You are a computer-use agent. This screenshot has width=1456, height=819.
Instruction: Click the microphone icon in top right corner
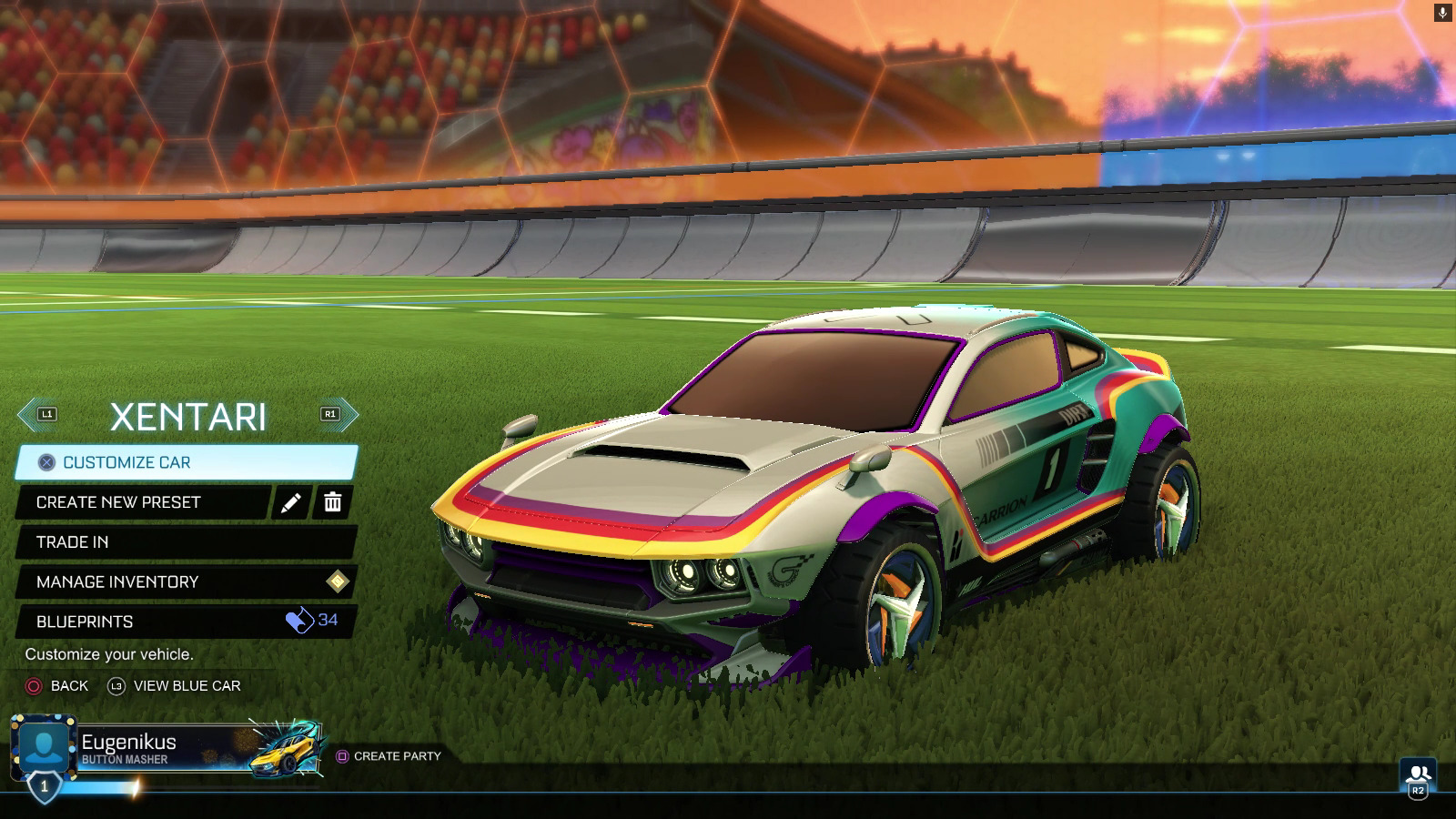point(1441,11)
